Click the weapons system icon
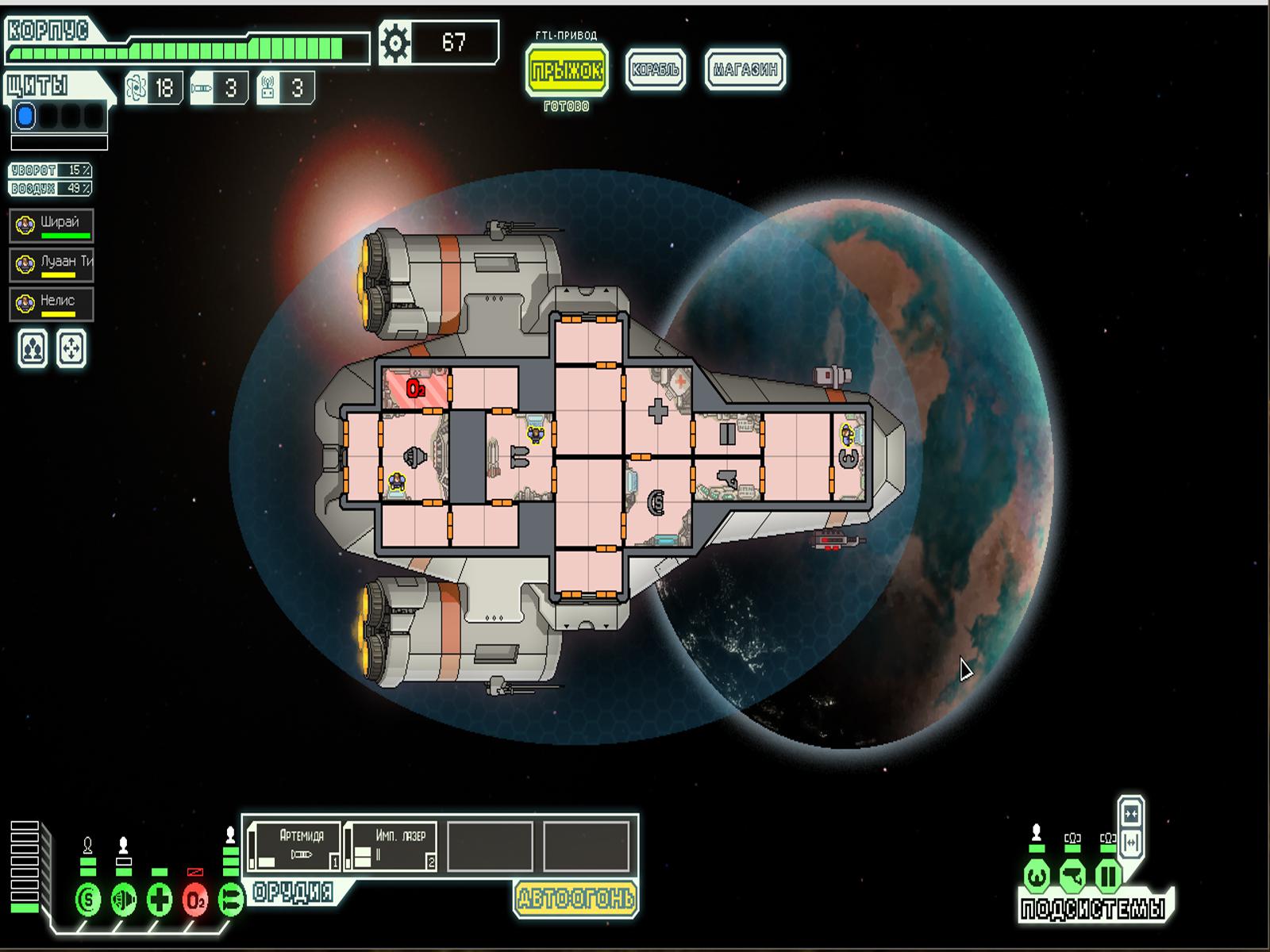Viewport: 1270px width, 952px height. [231, 900]
